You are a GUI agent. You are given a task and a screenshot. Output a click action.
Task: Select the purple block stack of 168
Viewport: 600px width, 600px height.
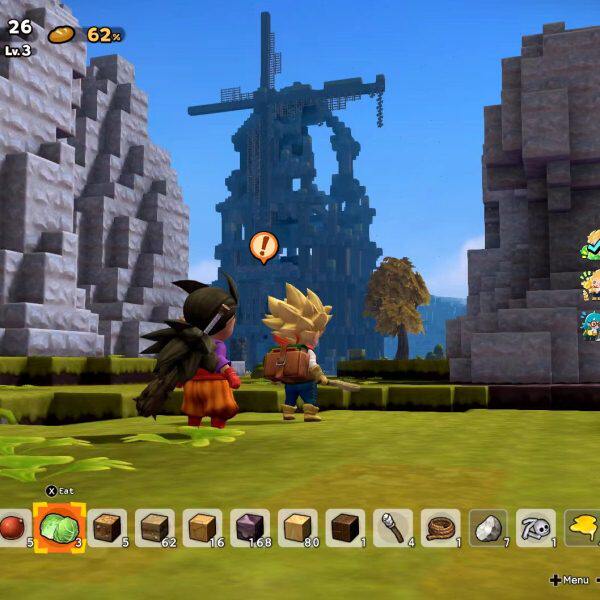click(x=250, y=527)
